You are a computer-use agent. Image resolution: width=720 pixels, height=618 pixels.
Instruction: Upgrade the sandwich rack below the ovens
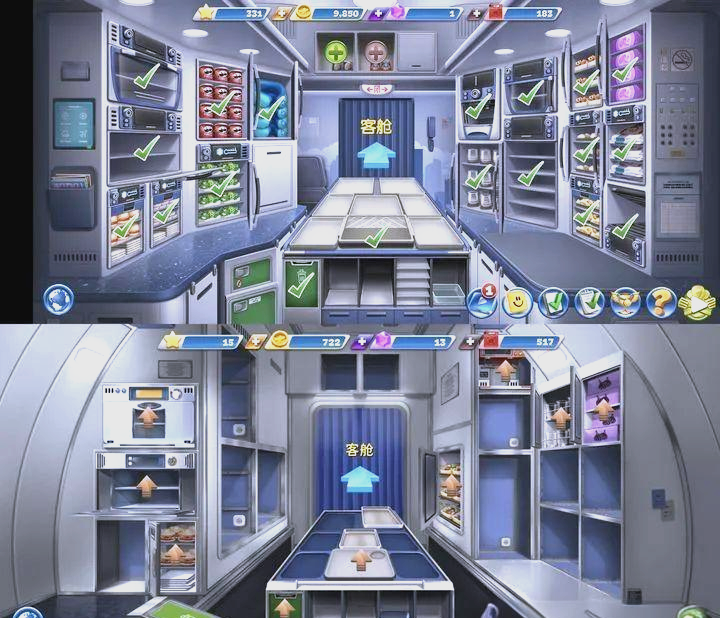pos(174,553)
